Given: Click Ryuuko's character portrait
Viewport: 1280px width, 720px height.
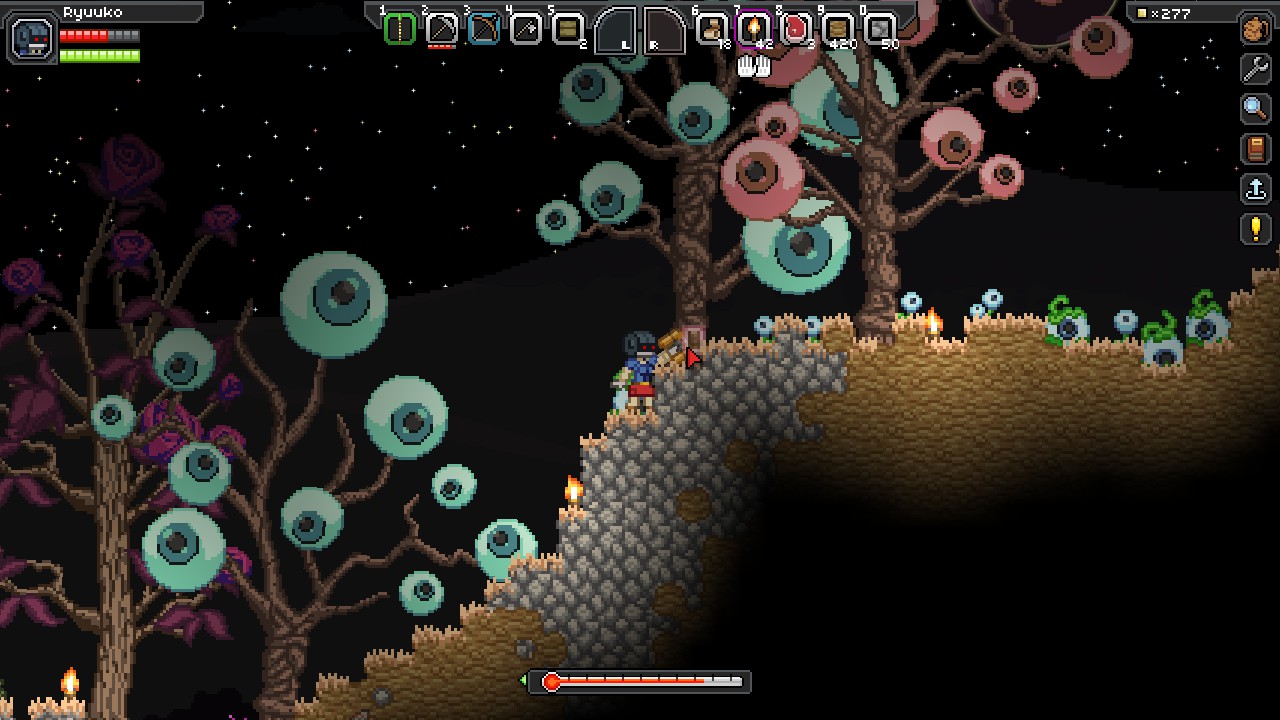Looking at the screenshot, I should coord(30,39).
